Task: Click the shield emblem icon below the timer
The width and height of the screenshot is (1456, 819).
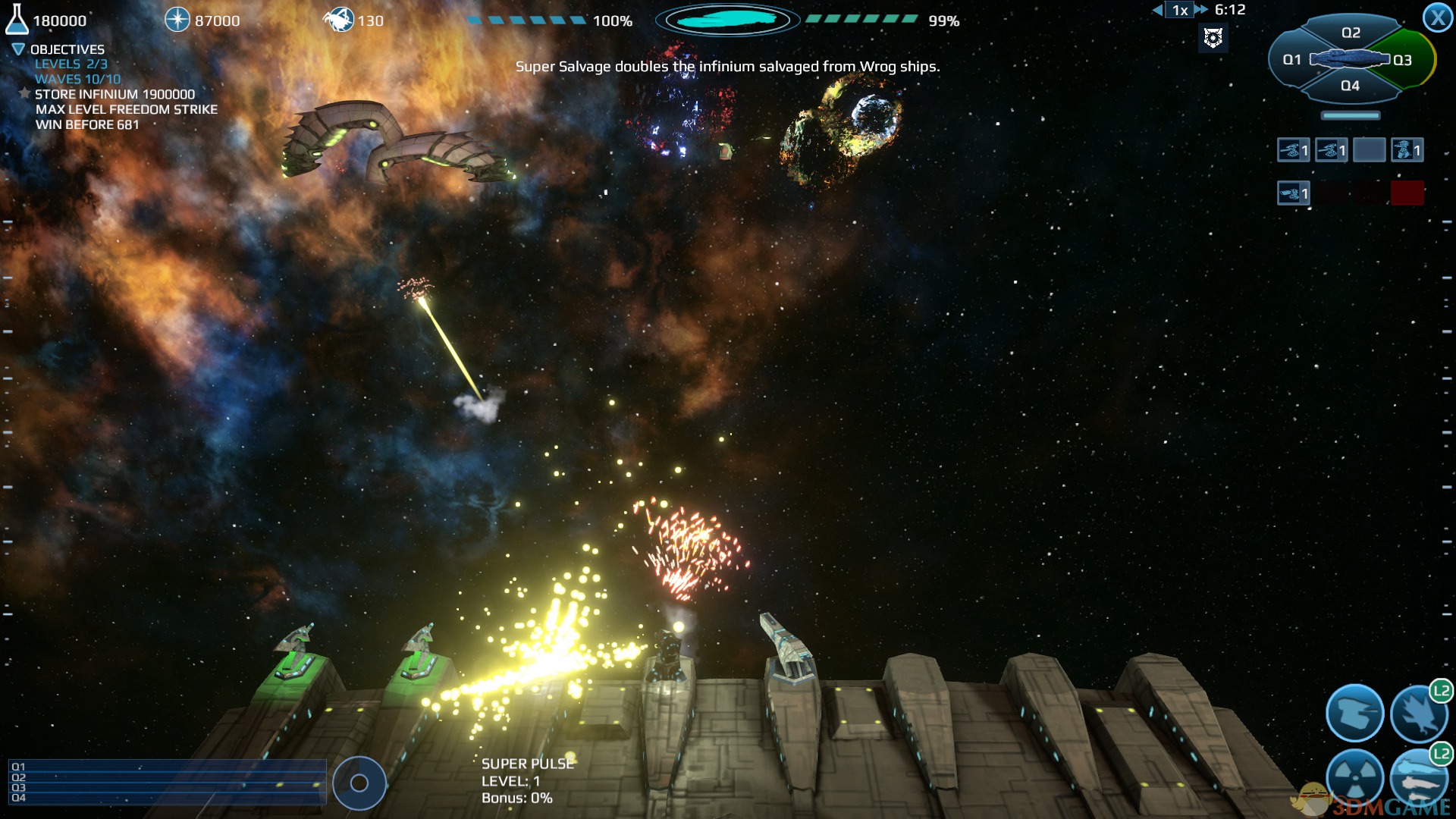Action: tap(1213, 37)
